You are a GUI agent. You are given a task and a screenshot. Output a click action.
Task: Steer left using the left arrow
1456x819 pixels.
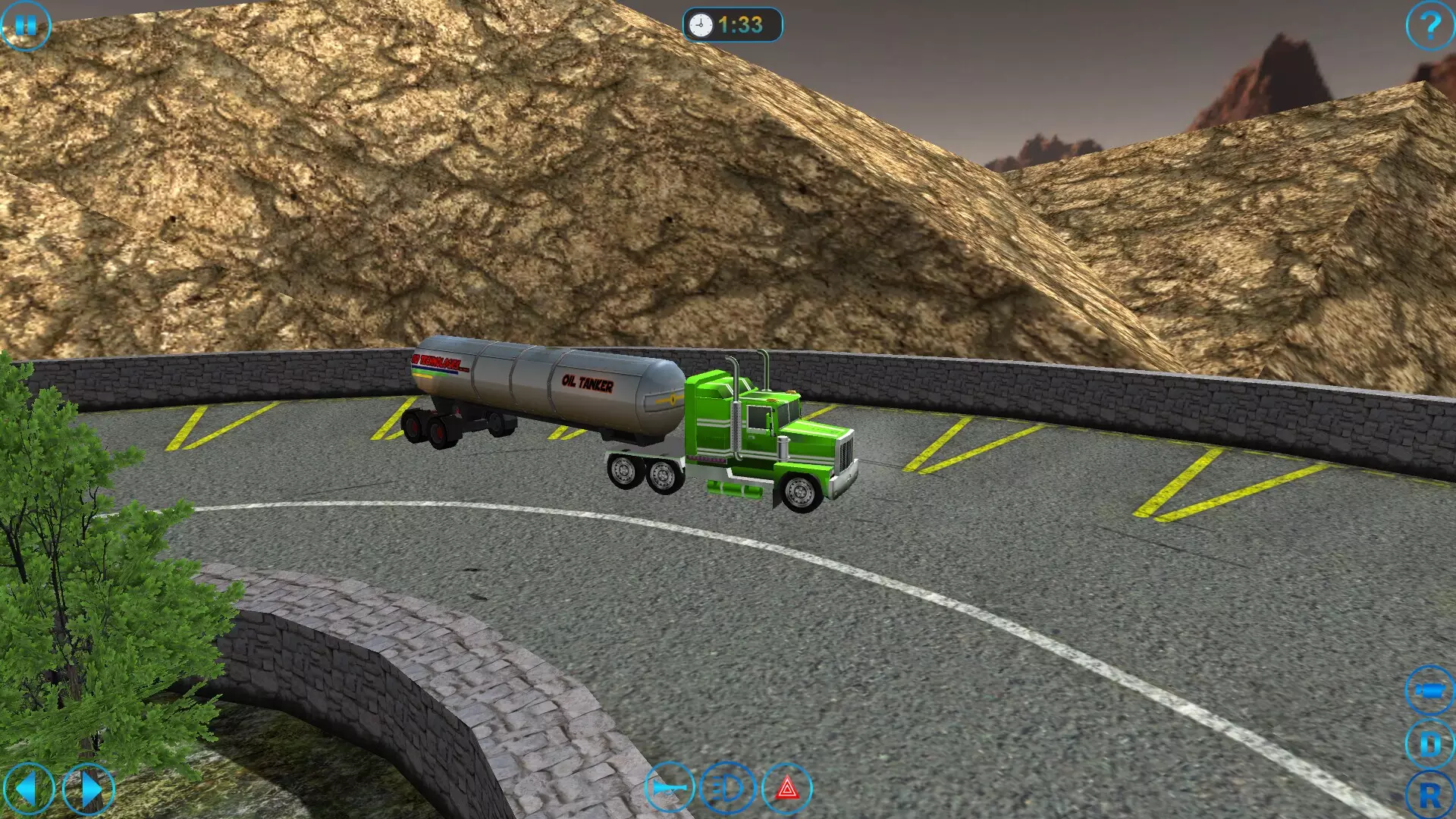click(x=30, y=789)
